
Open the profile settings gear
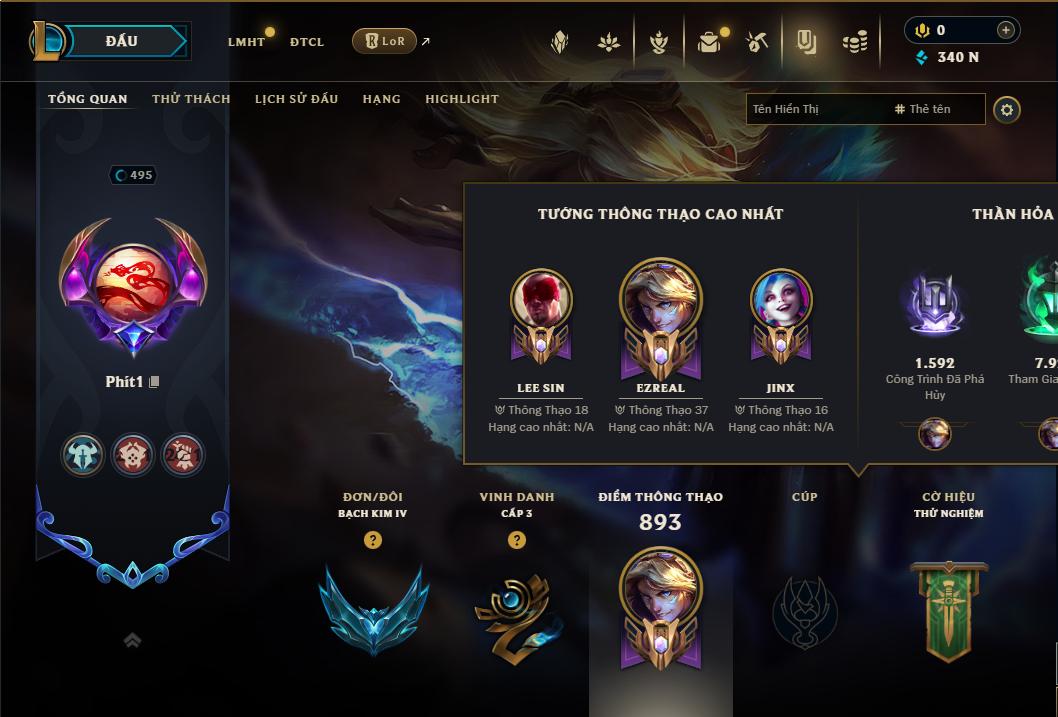point(1007,109)
